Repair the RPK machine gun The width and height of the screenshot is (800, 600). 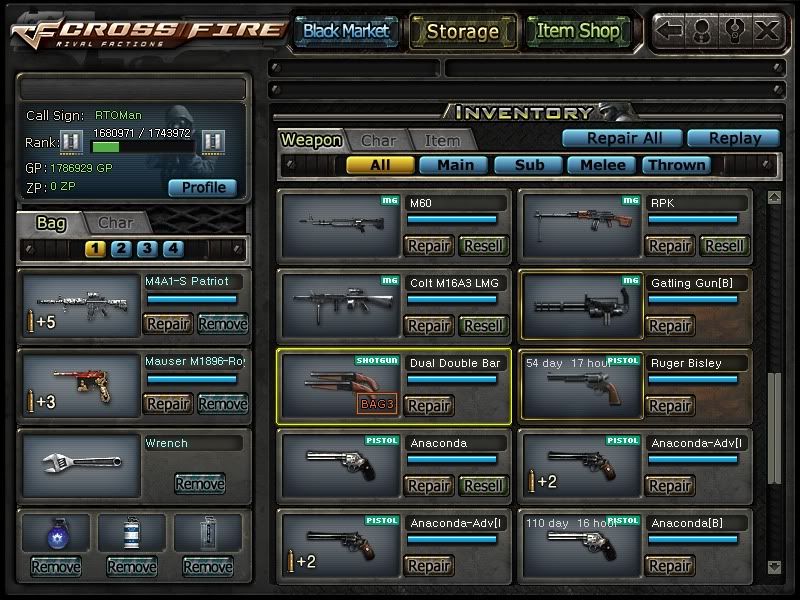tap(669, 246)
